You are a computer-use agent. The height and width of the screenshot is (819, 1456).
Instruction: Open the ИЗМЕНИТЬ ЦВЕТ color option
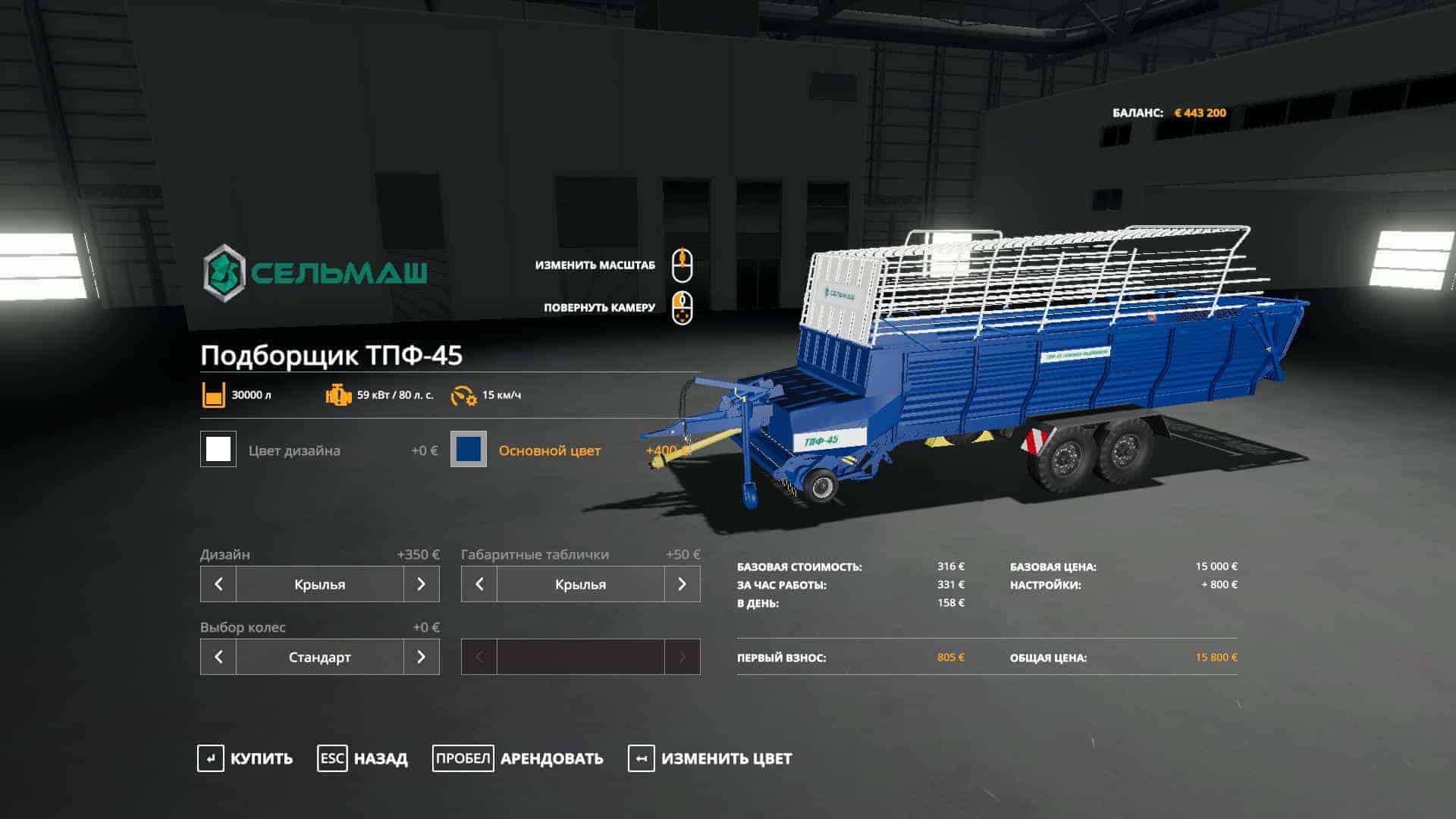click(710, 758)
